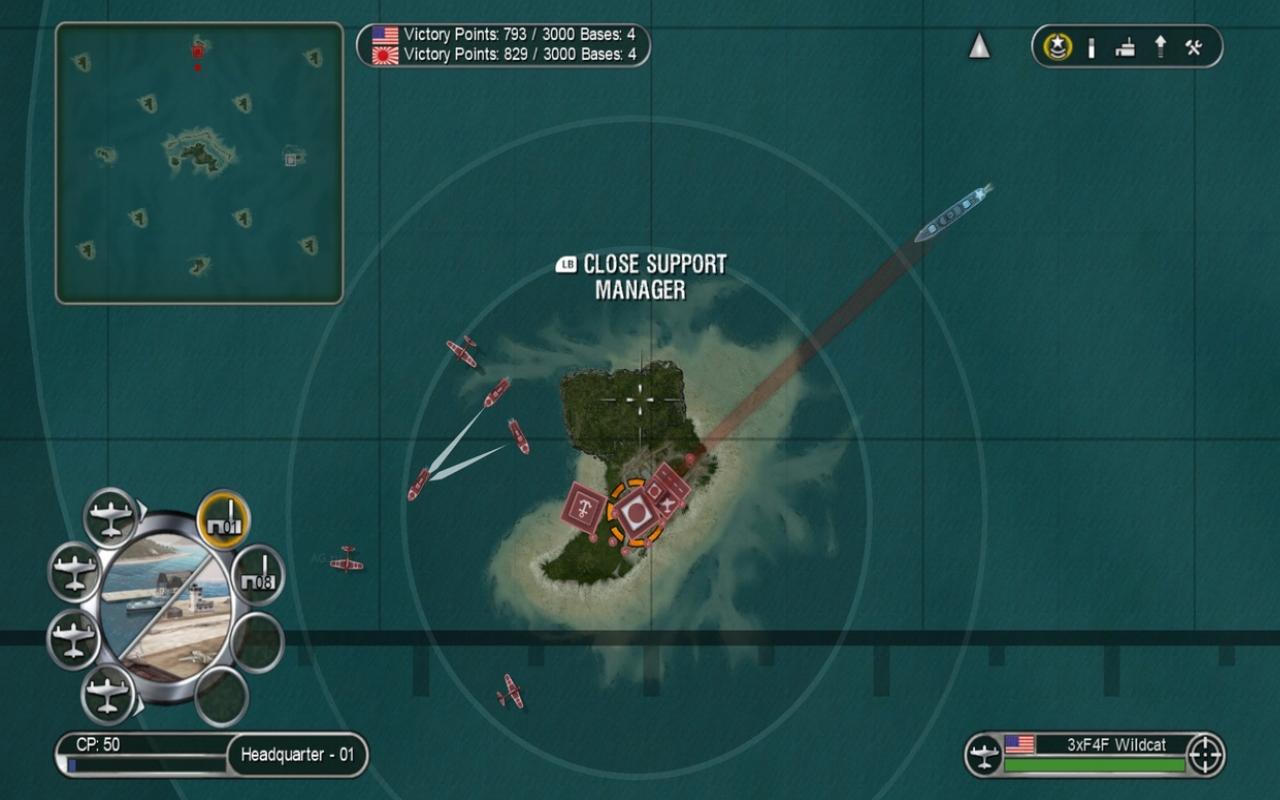1280x800 pixels.
Task: Click the unit upgrade arrow icon
Action: coord(1158,46)
